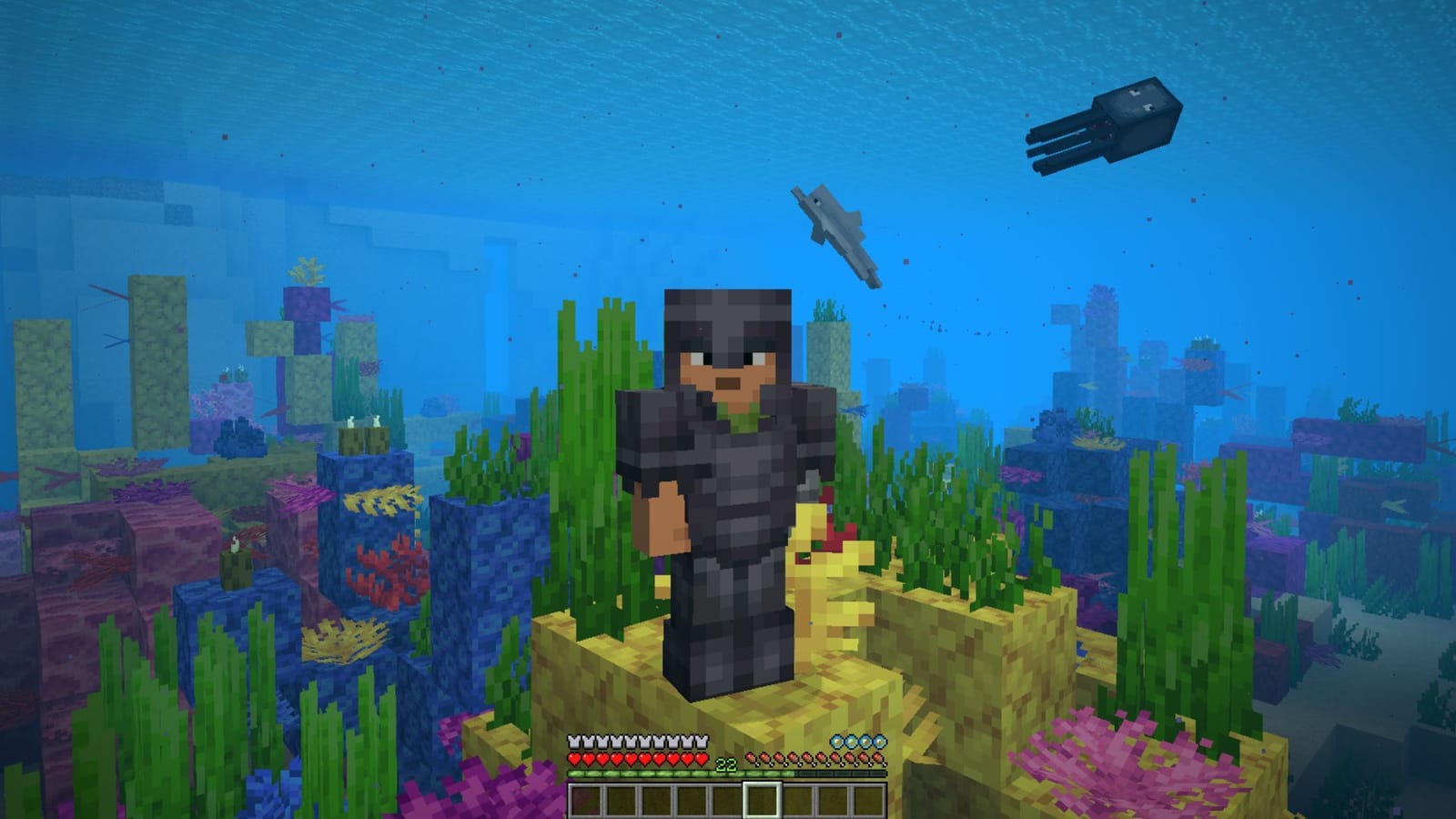Click the leftmost drumstick hunger icon
The image size is (1456, 819).
(752, 759)
